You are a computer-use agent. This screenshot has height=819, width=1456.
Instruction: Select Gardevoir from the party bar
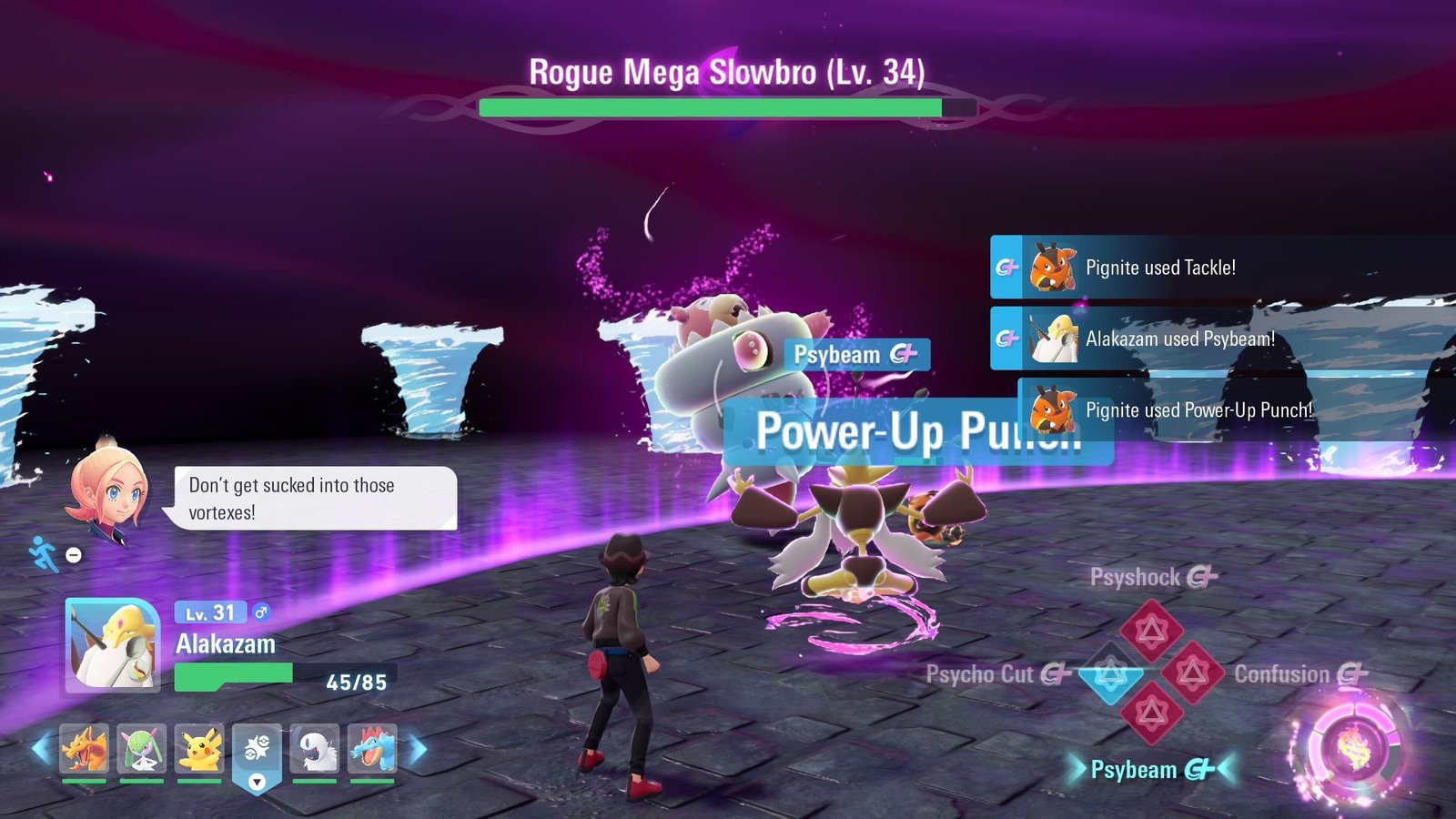(x=141, y=749)
